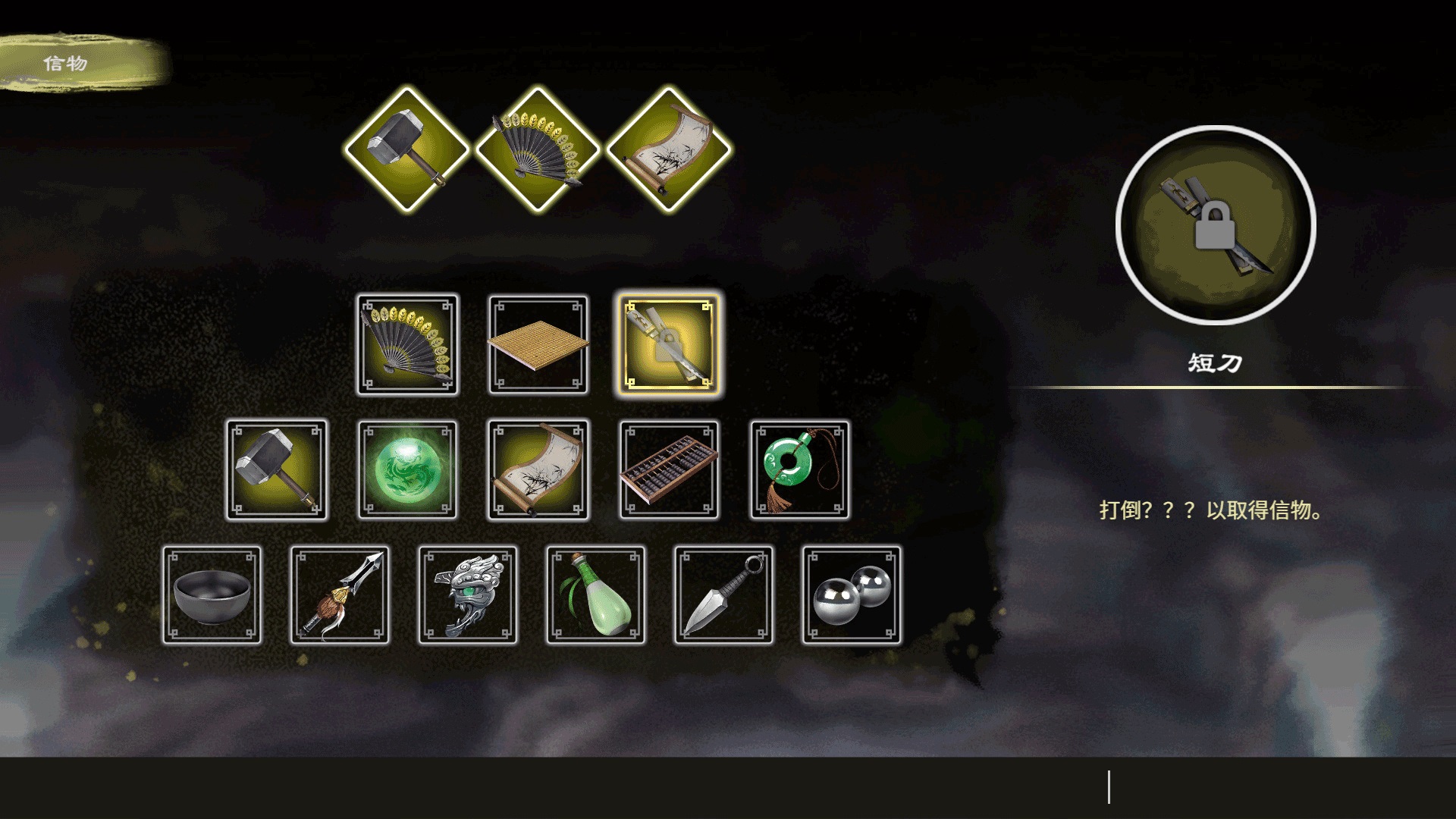This screenshot has height=819, width=1456.
Task: Pick the green jade pendant token
Action: point(800,470)
